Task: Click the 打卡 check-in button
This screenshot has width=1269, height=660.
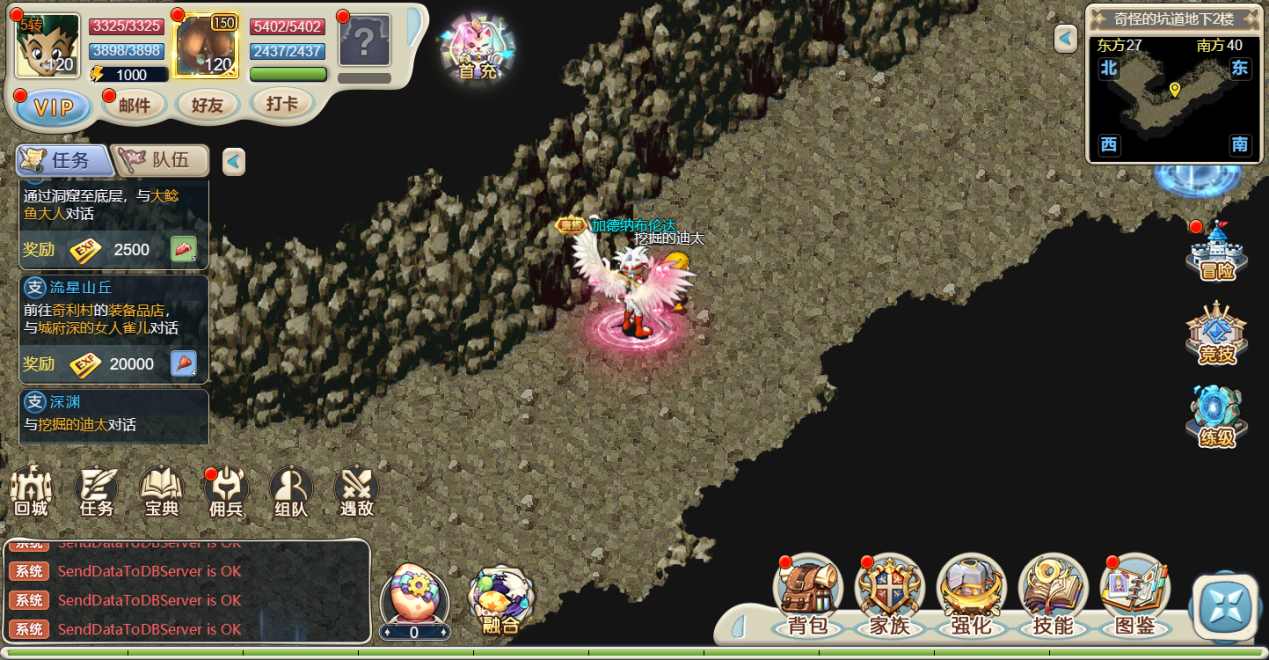Action: 282,103
